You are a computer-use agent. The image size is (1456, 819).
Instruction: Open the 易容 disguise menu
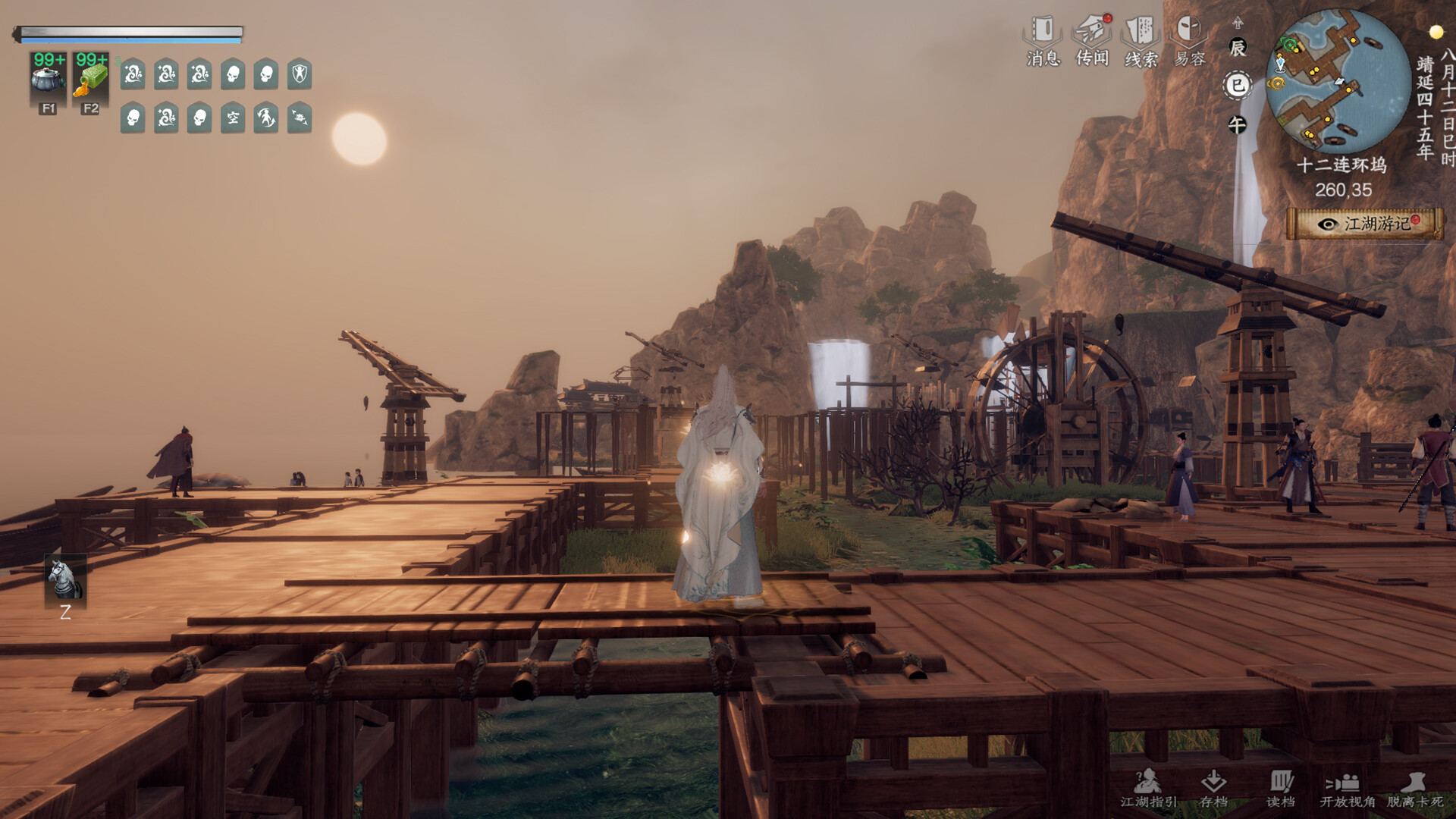click(1189, 41)
